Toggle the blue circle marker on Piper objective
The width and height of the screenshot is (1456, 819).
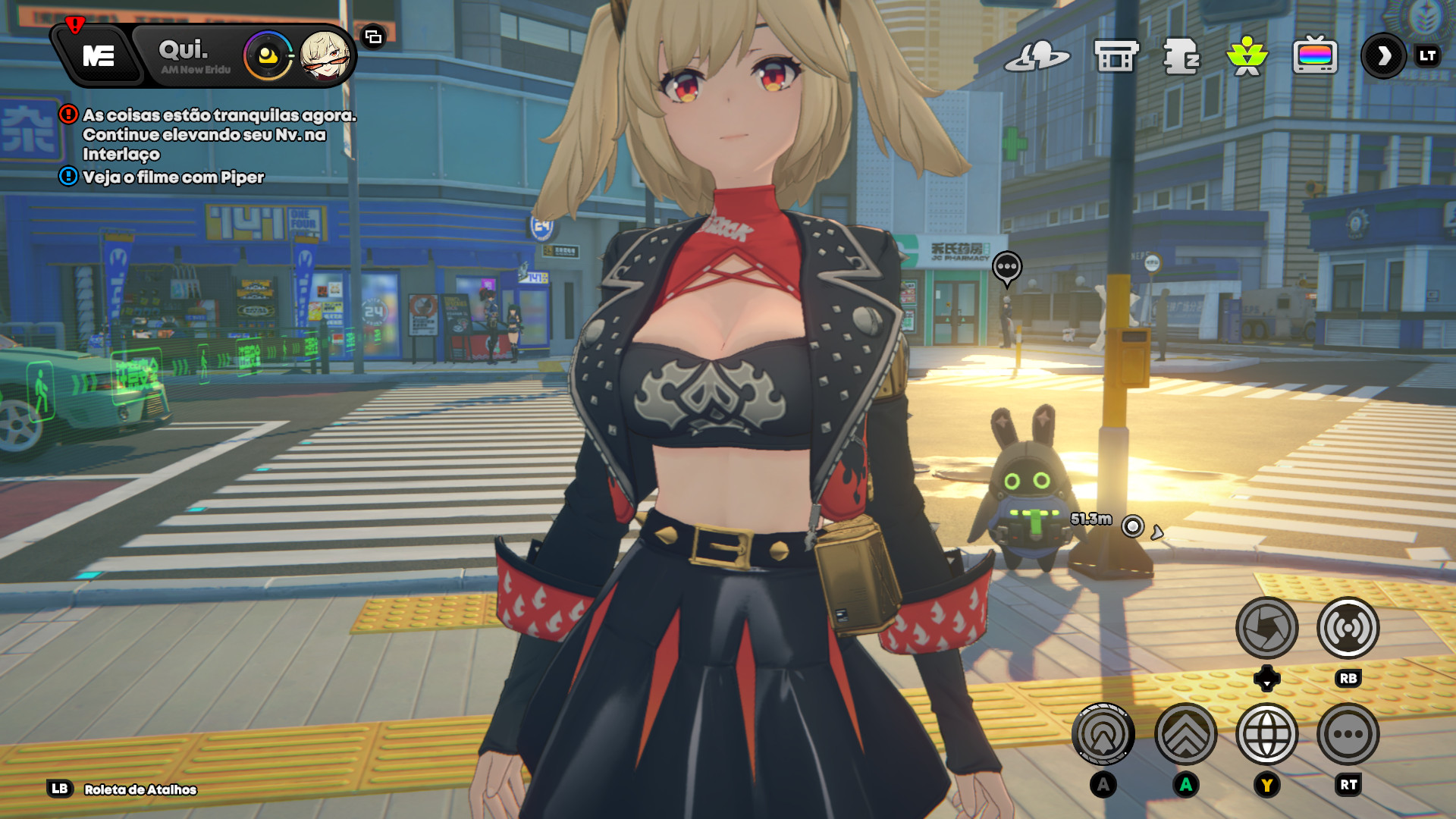coord(67,179)
